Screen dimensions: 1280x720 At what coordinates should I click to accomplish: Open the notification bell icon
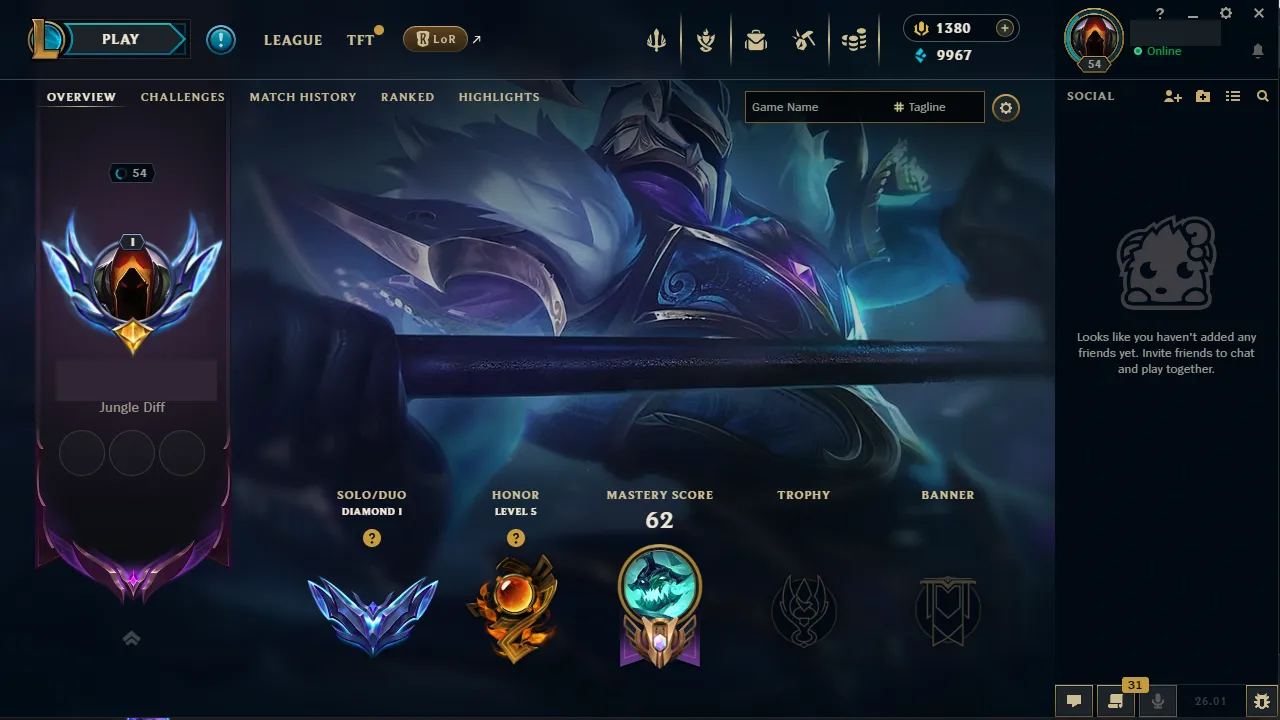pos(1258,50)
